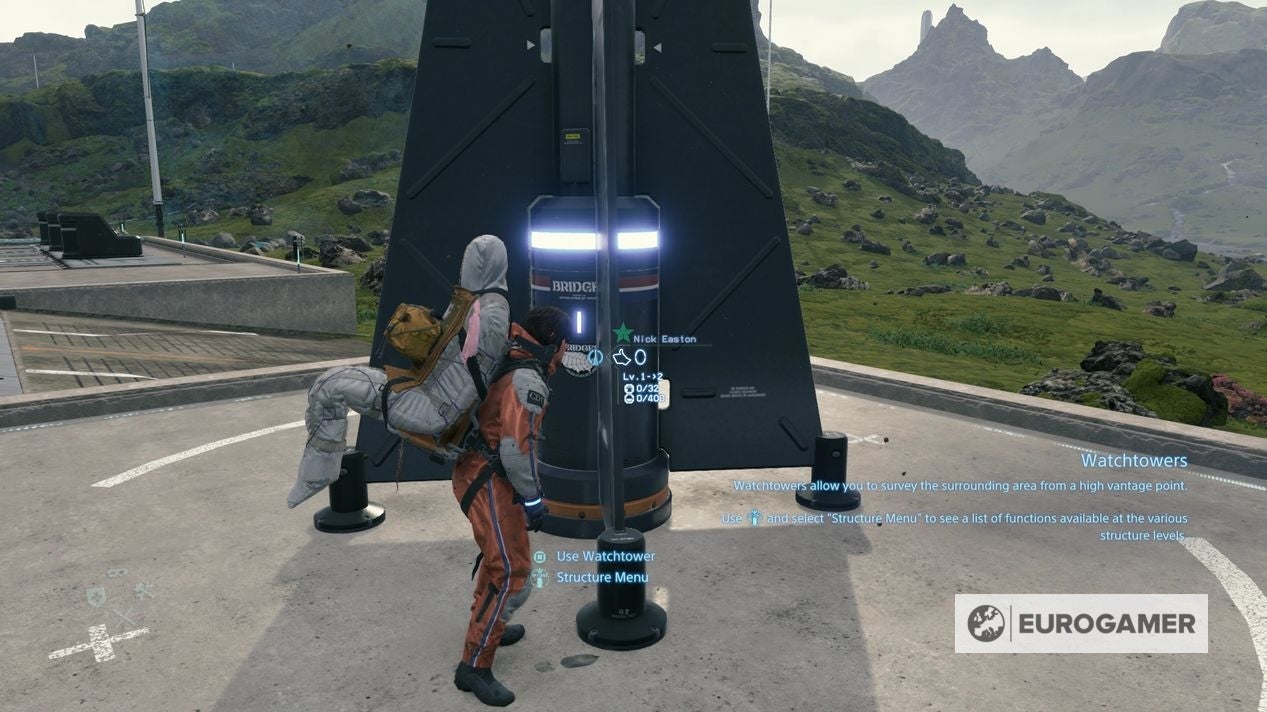Click the thumbs-up likes icon
Image resolution: width=1267 pixels, height=712 pixels.
tap(622, 356)
